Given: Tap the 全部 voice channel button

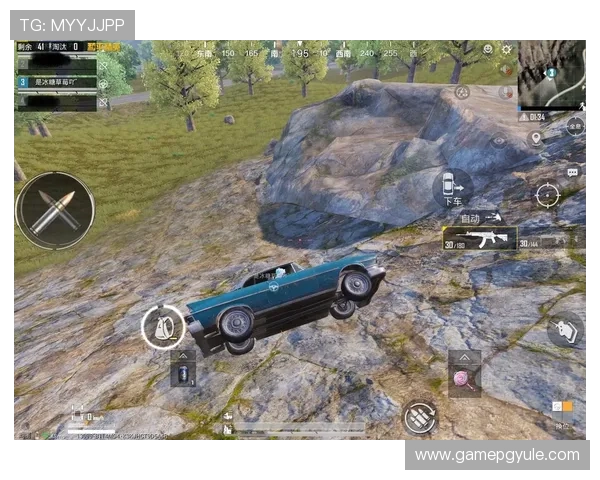Looking at the screenshot, I should [575, 125].
